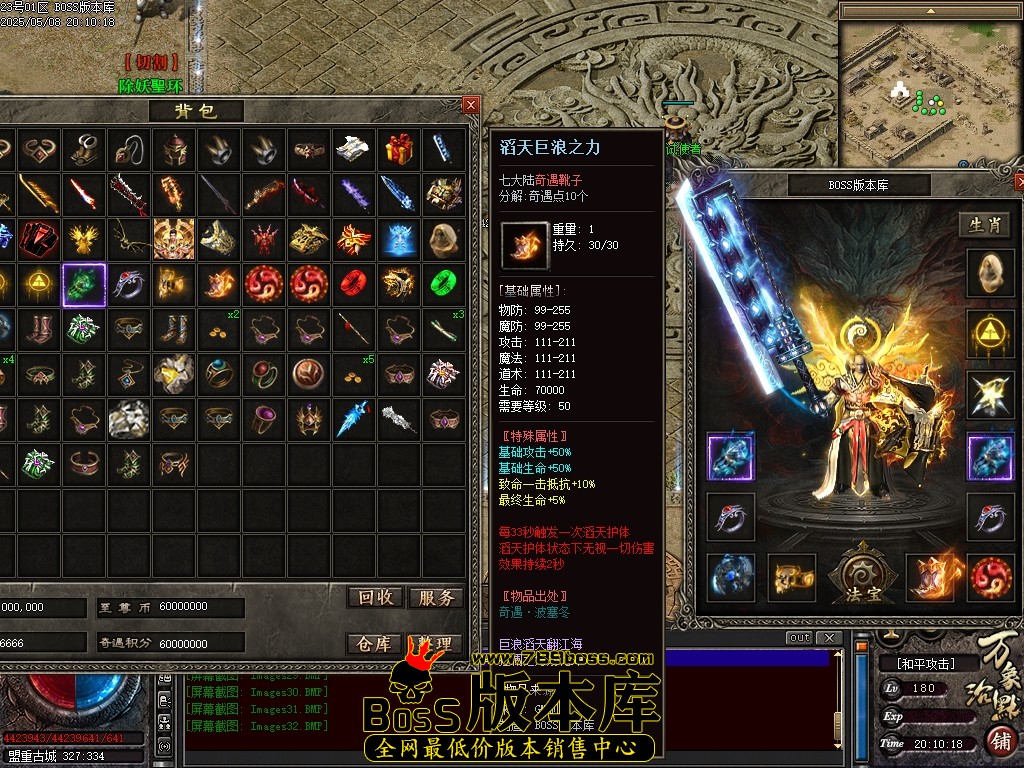Select the equipped golden belt slot

pos(791,577)
